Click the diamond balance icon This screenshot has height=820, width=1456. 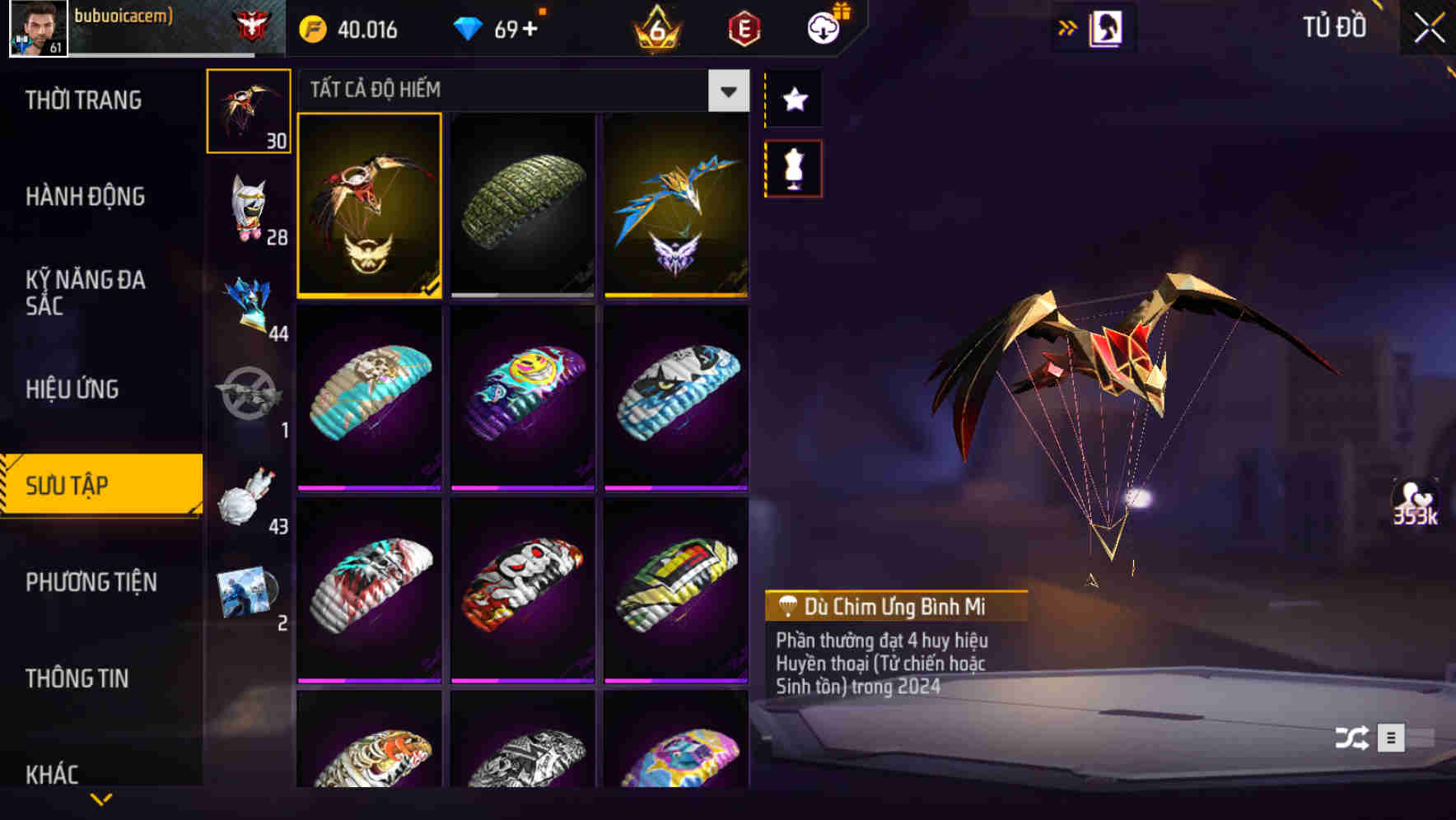[x=470, y=28]
